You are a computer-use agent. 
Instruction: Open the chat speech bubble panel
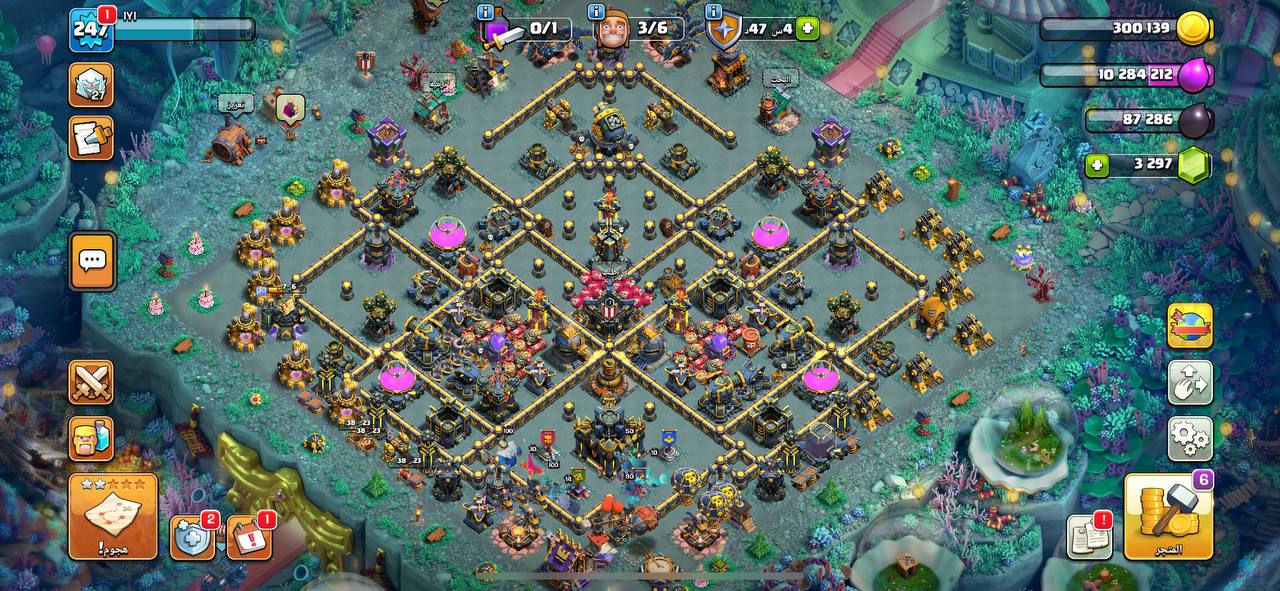(92, 261)
